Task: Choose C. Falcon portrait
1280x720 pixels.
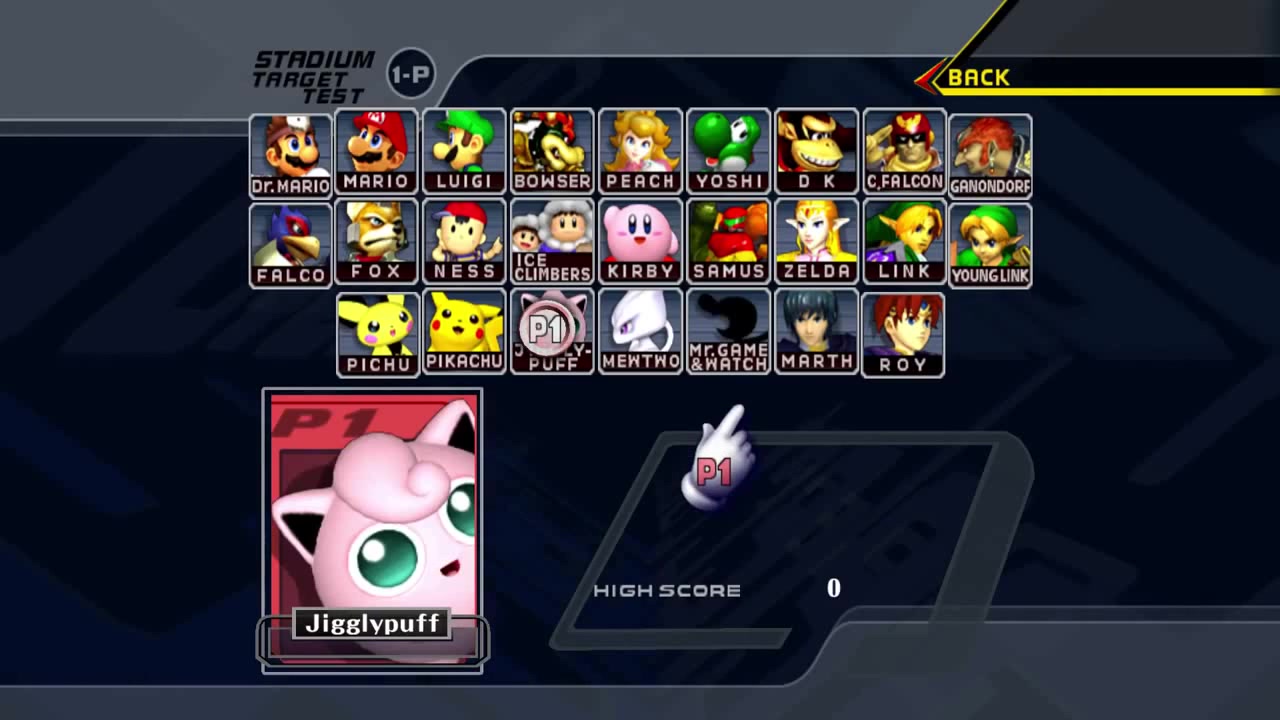Action: [x=904, y=151]
